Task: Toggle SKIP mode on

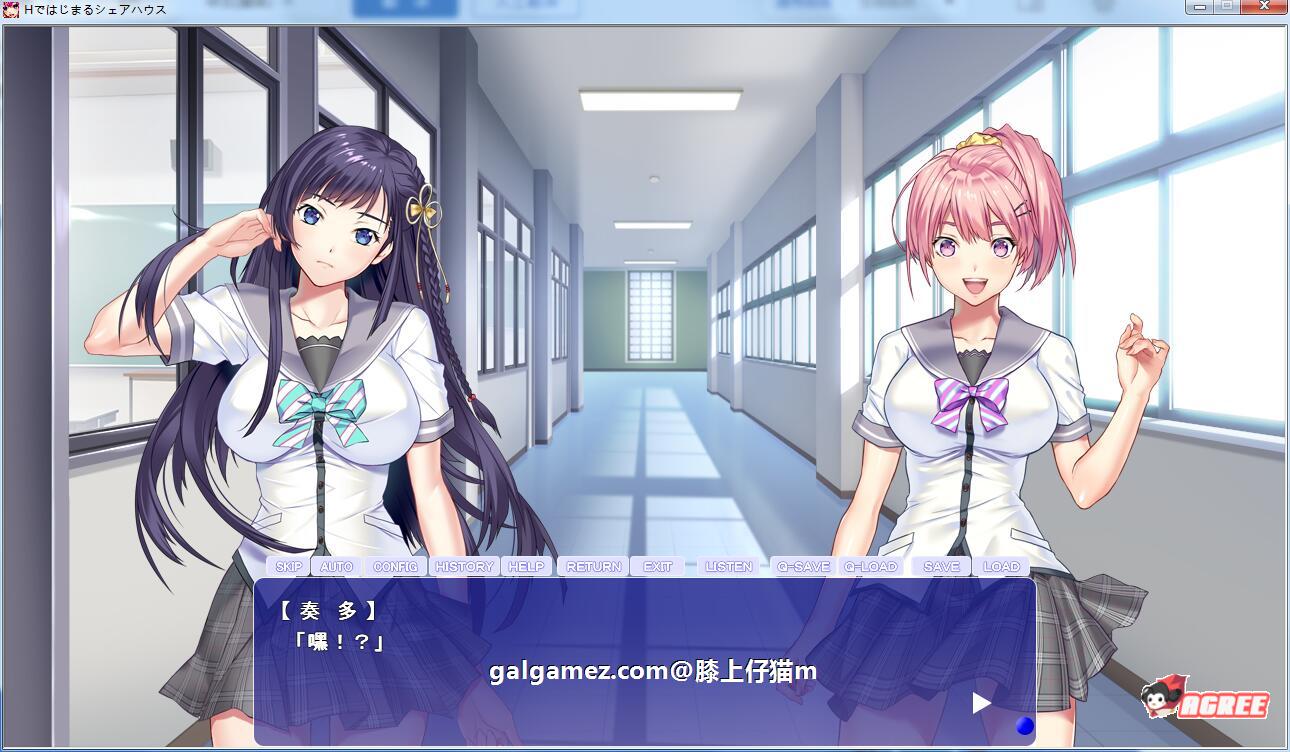Action: (289, 565)
